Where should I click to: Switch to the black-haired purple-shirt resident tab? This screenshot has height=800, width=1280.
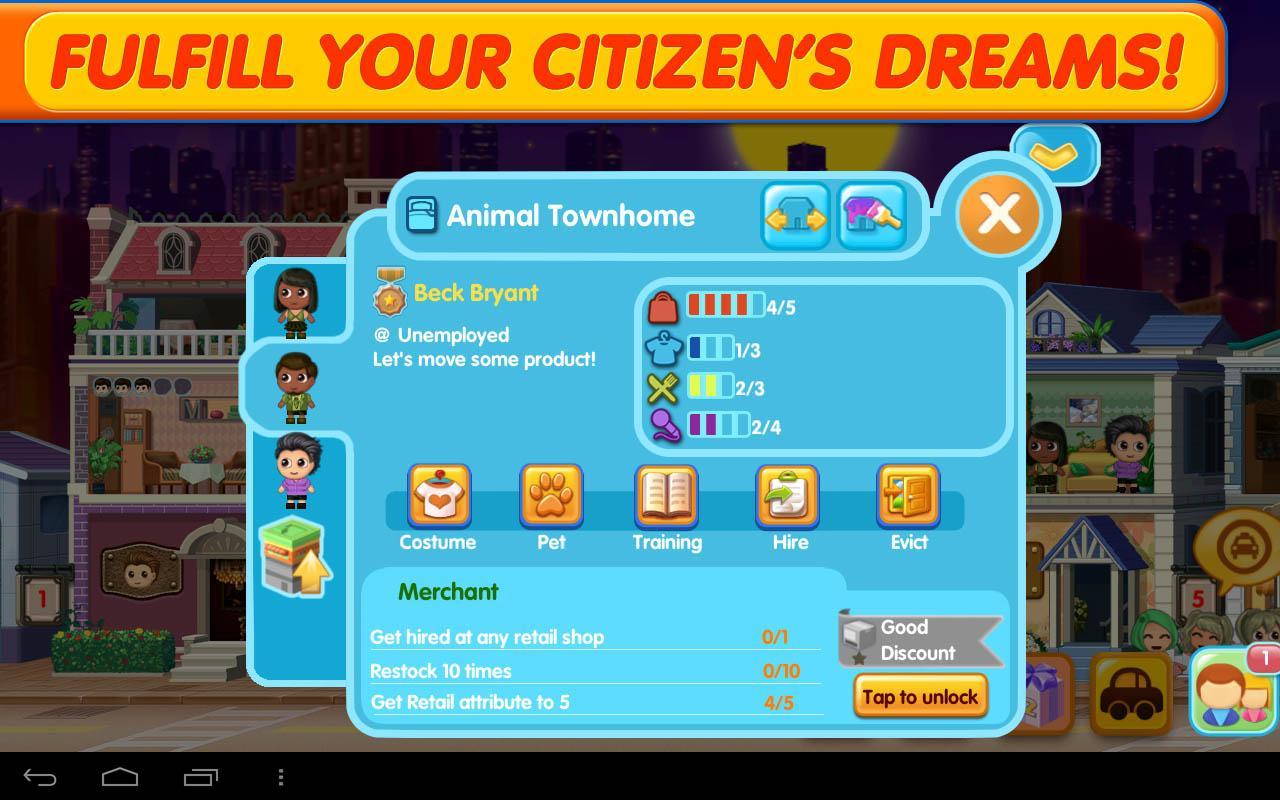tap(297, 472)
